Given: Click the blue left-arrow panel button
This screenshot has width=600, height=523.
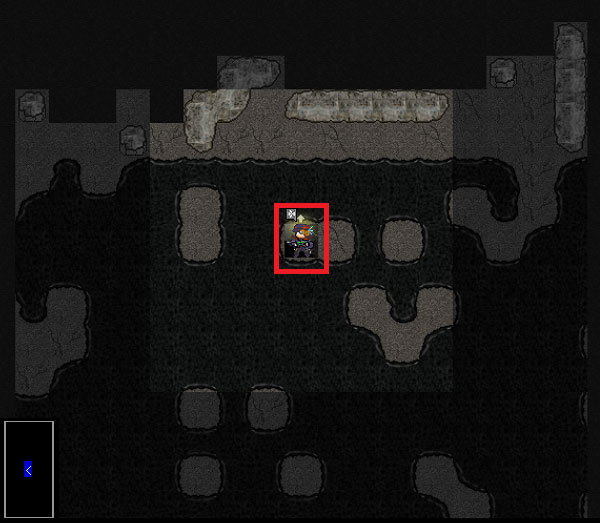Looking at the screenshot, I should coord(28,469).
